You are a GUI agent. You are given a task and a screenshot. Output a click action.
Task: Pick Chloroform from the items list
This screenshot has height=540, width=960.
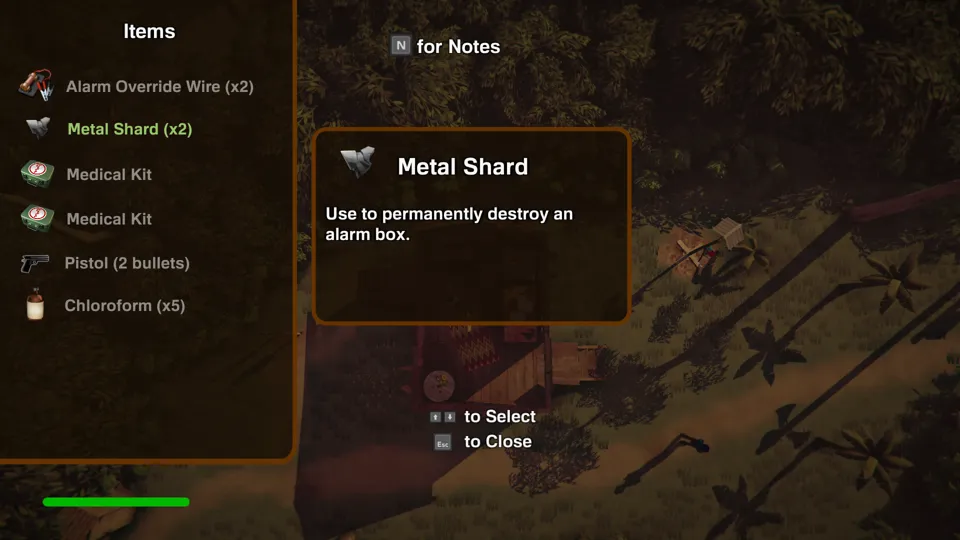click(x=124, y=306)
